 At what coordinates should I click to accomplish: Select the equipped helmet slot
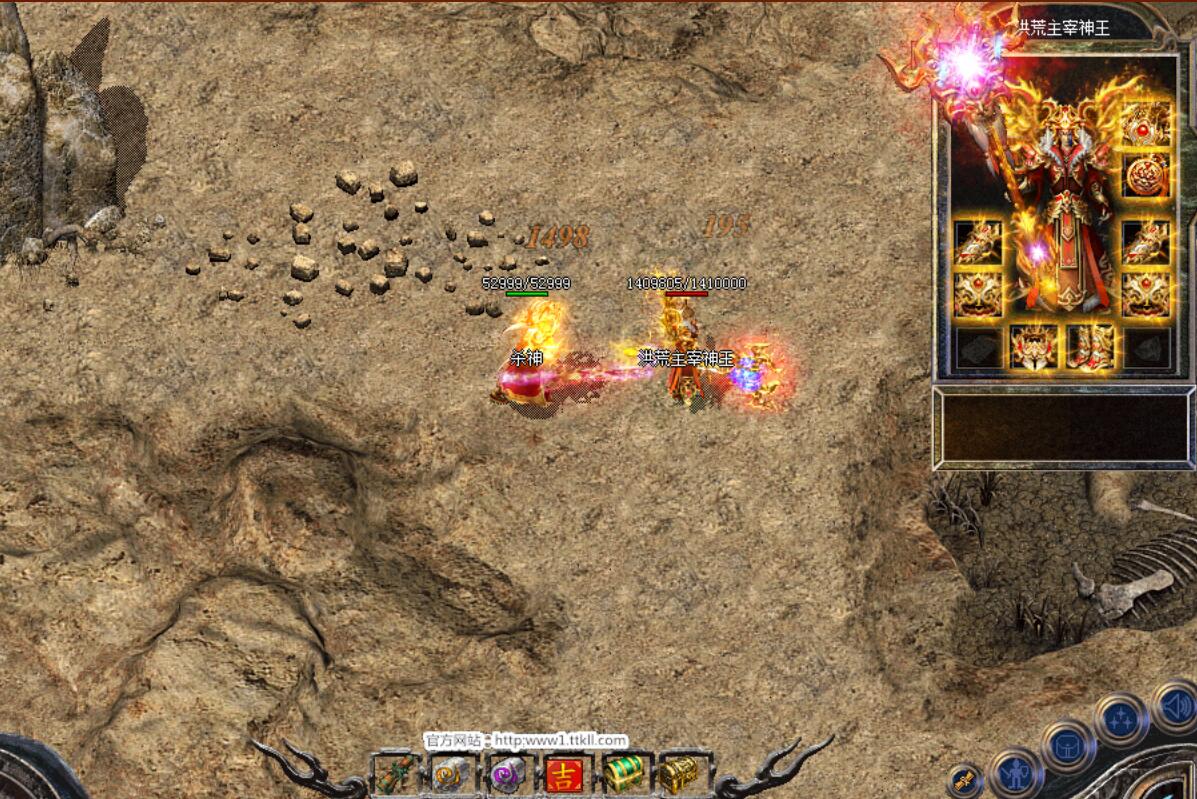[1145, 125]
